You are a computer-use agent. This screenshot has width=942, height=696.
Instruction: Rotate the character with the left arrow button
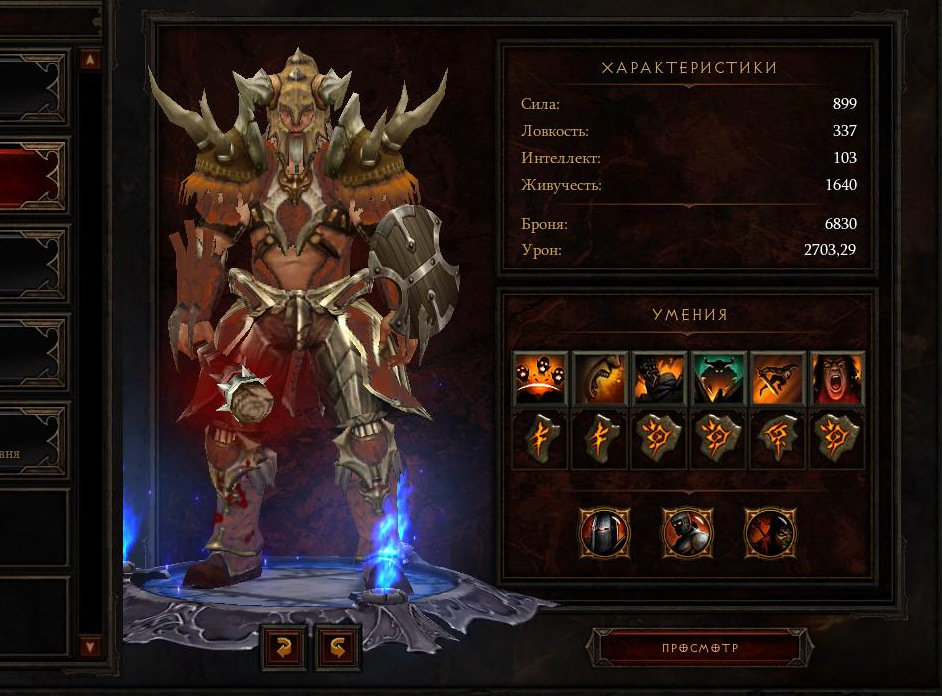[x=283, y=647]
